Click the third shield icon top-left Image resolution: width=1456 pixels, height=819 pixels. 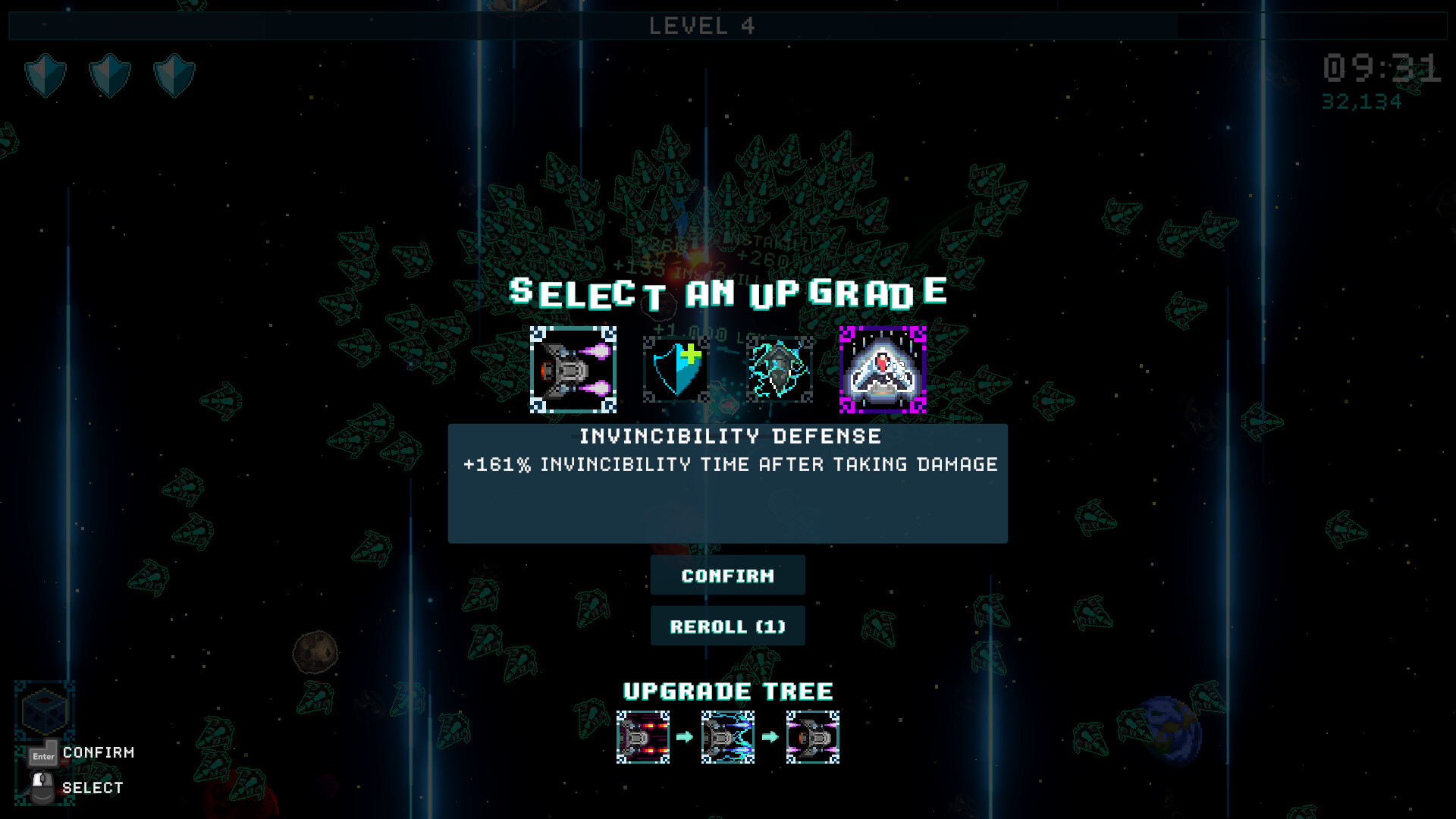(176, 76)
